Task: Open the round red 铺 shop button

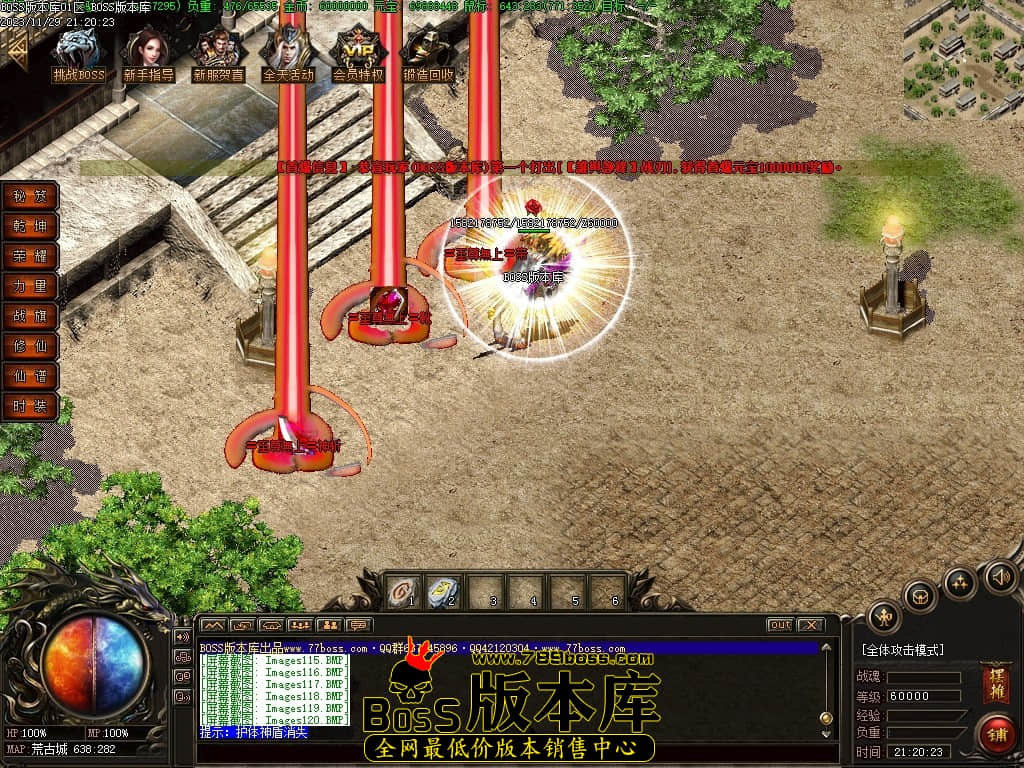Action: 995,733
